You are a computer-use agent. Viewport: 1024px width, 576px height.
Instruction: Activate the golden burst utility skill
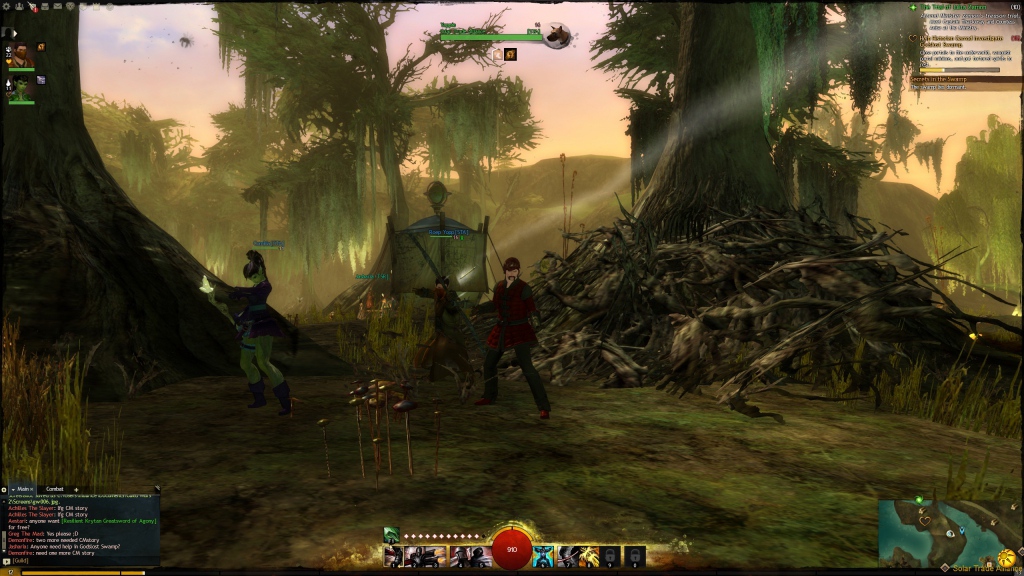589,556
